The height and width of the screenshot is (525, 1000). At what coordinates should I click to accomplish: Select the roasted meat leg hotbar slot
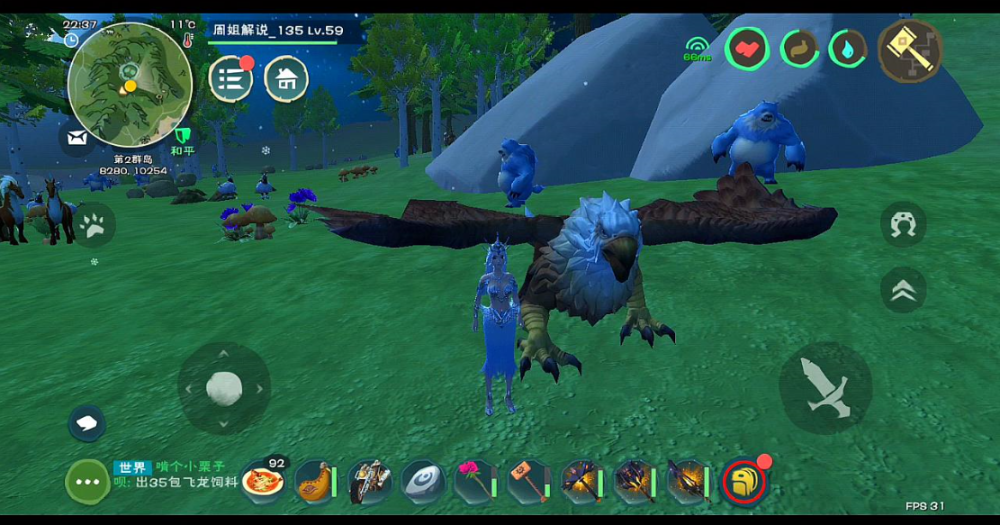pos(314,481)
